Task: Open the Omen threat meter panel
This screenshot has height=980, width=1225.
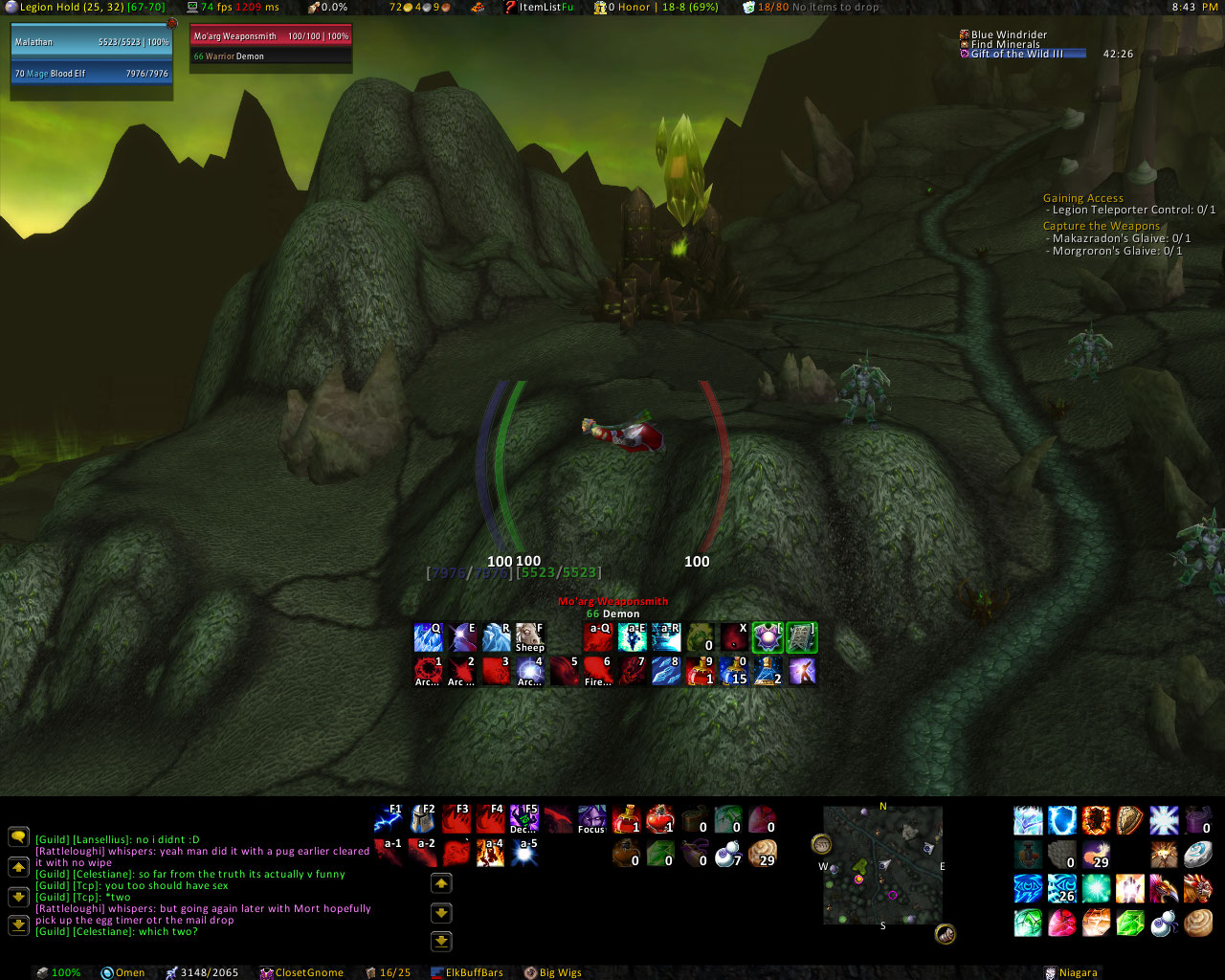Action: click(x=123, y=972)
